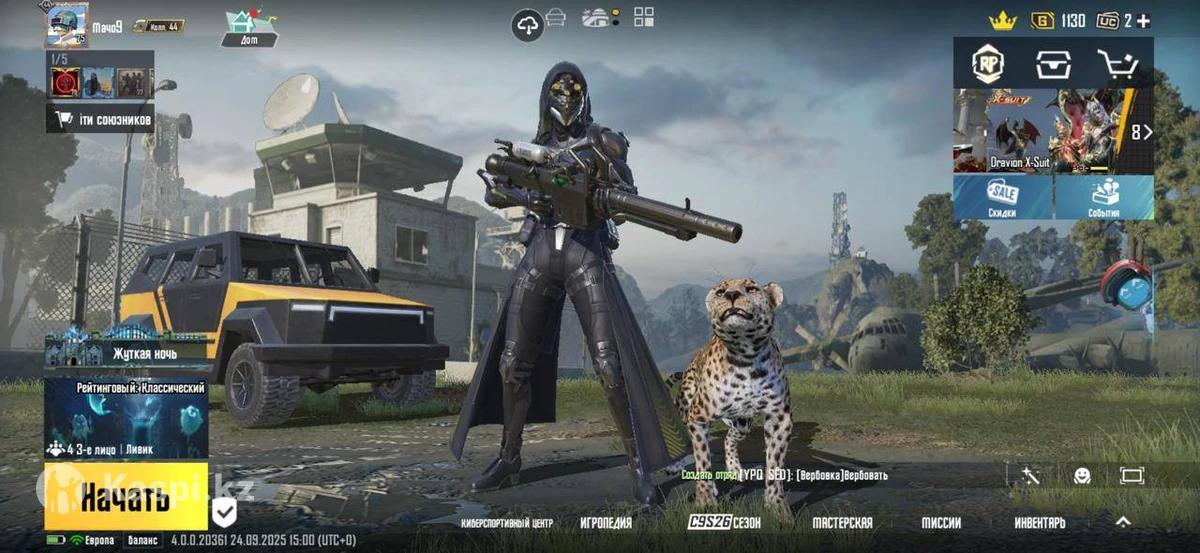Screen dimensions: 1200x553
Task: Open the Миссии missions menu
Action: pos(941,523)
